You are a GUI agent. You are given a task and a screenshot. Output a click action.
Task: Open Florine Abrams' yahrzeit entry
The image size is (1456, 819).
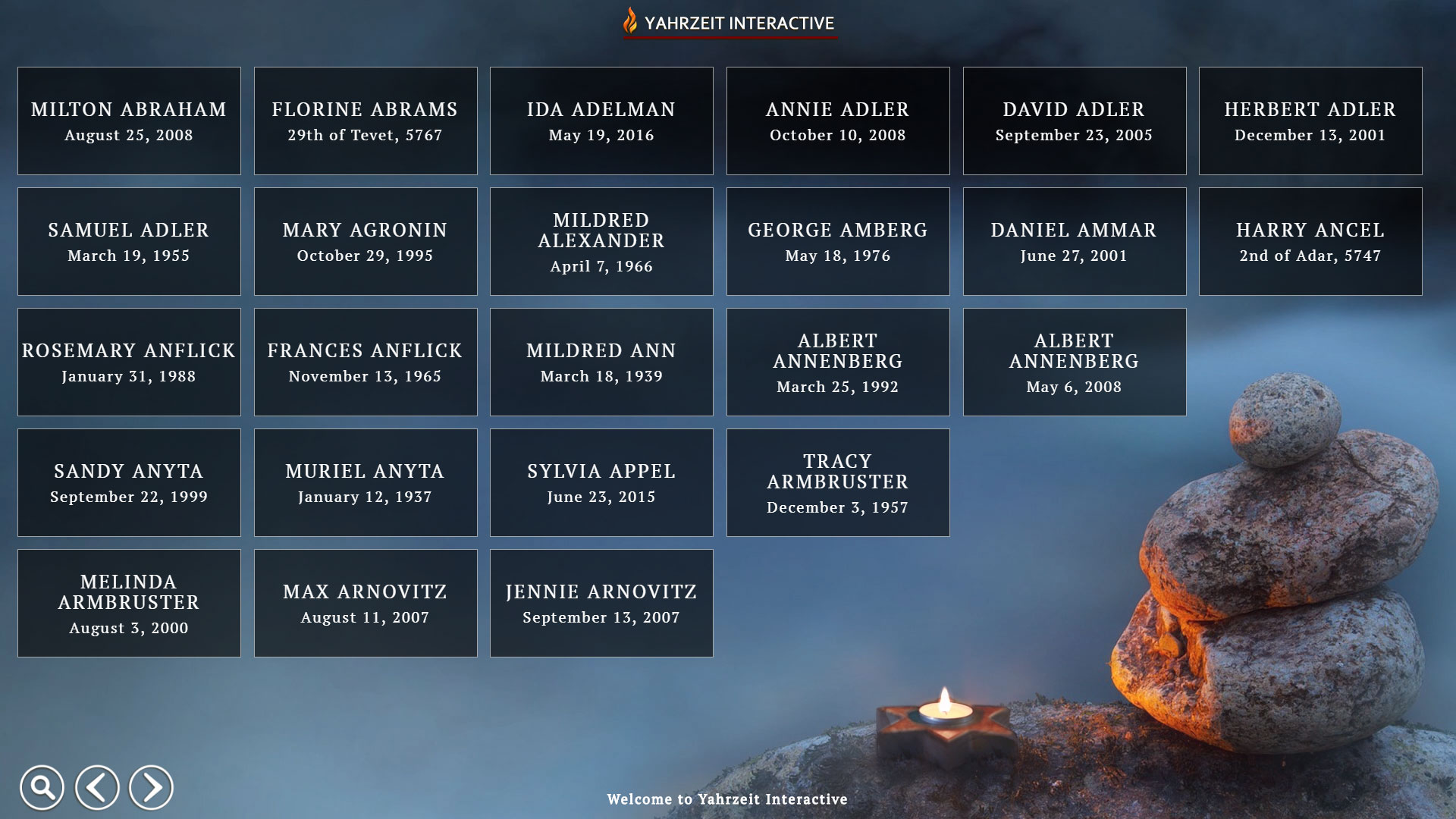pyautogui.click(x=366, y=121)
